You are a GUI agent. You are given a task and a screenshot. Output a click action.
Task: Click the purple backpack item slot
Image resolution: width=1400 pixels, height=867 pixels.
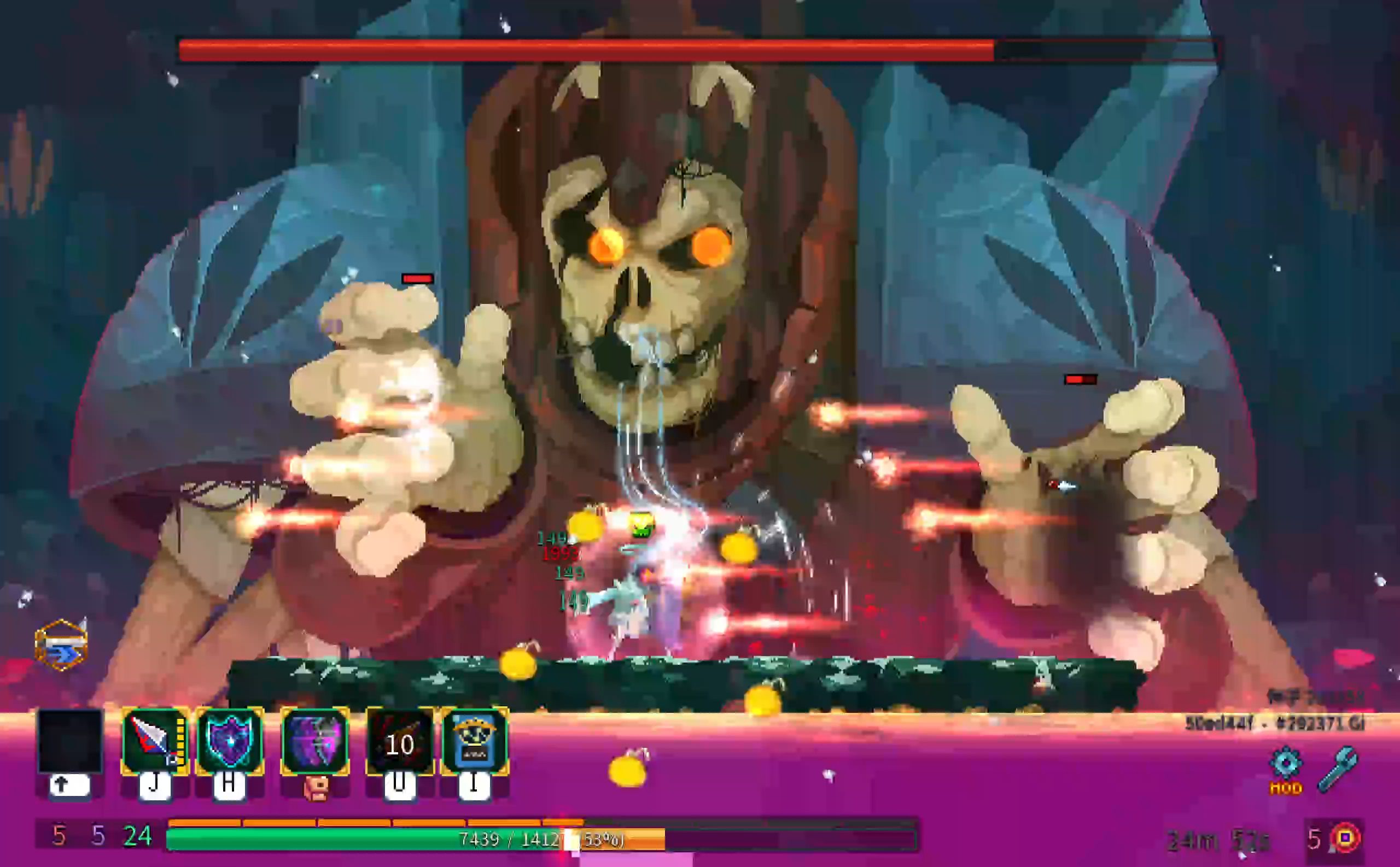[x=315, y=741]
